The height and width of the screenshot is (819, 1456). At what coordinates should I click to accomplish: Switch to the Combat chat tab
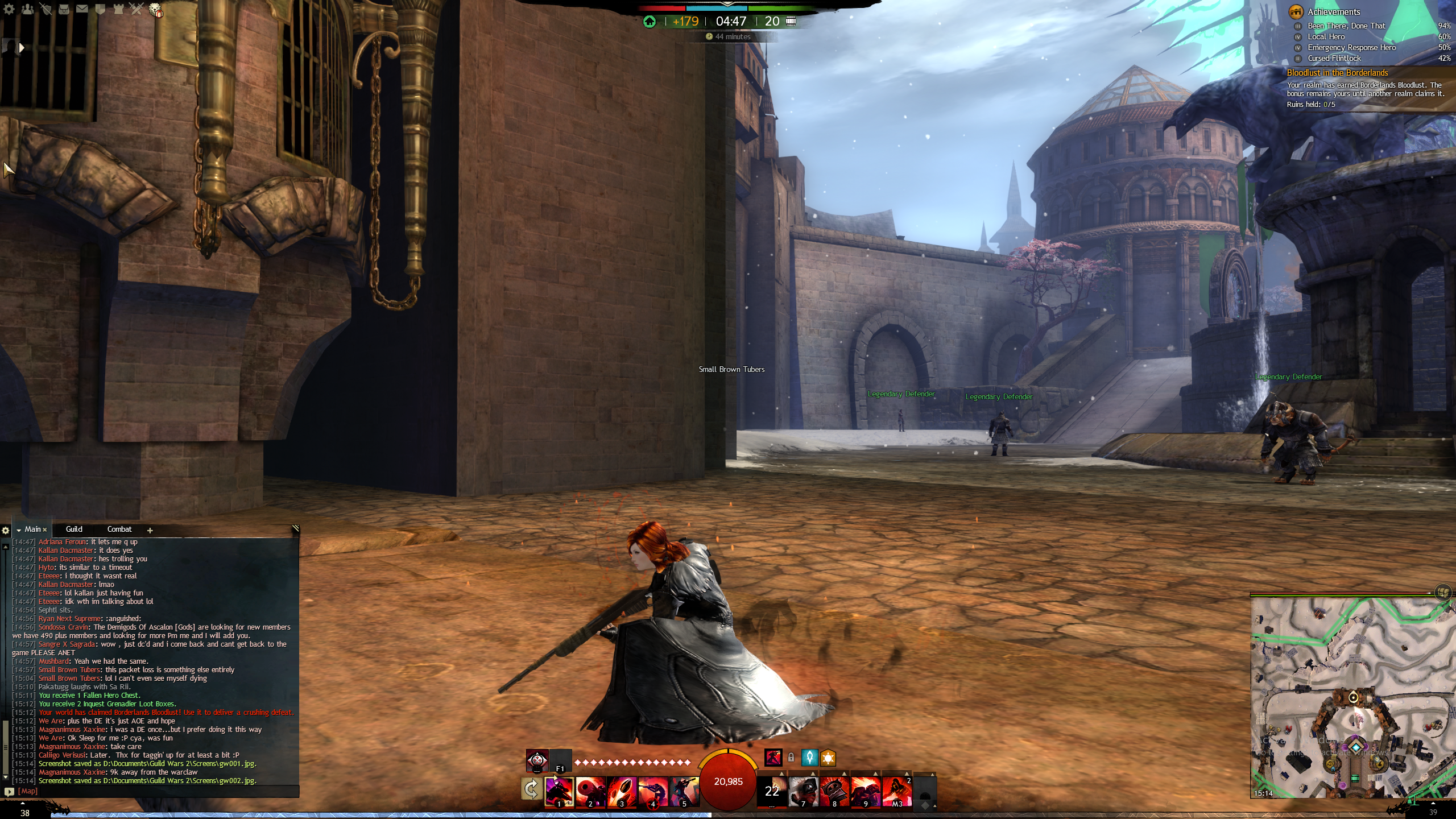tap(119, 530)
